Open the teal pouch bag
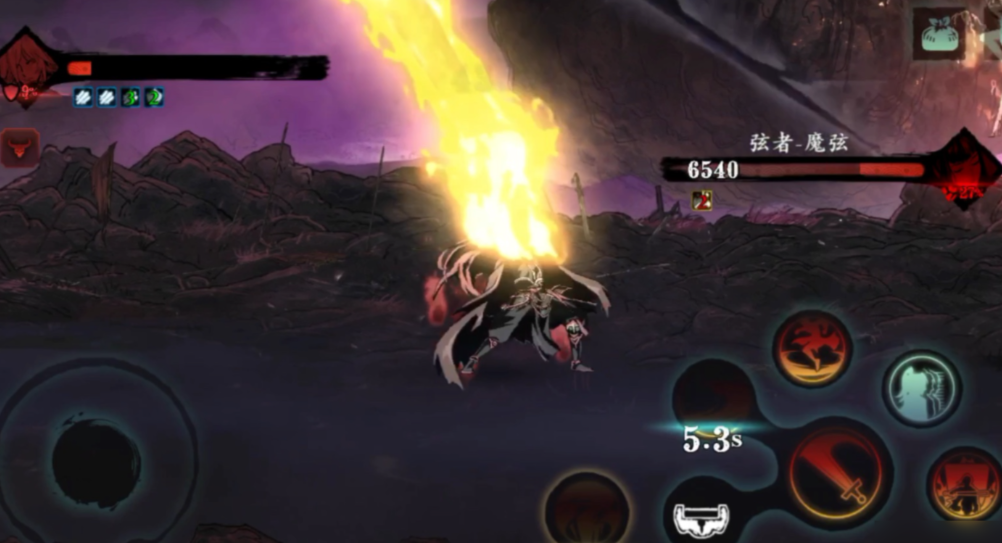 tap(938, 35)
